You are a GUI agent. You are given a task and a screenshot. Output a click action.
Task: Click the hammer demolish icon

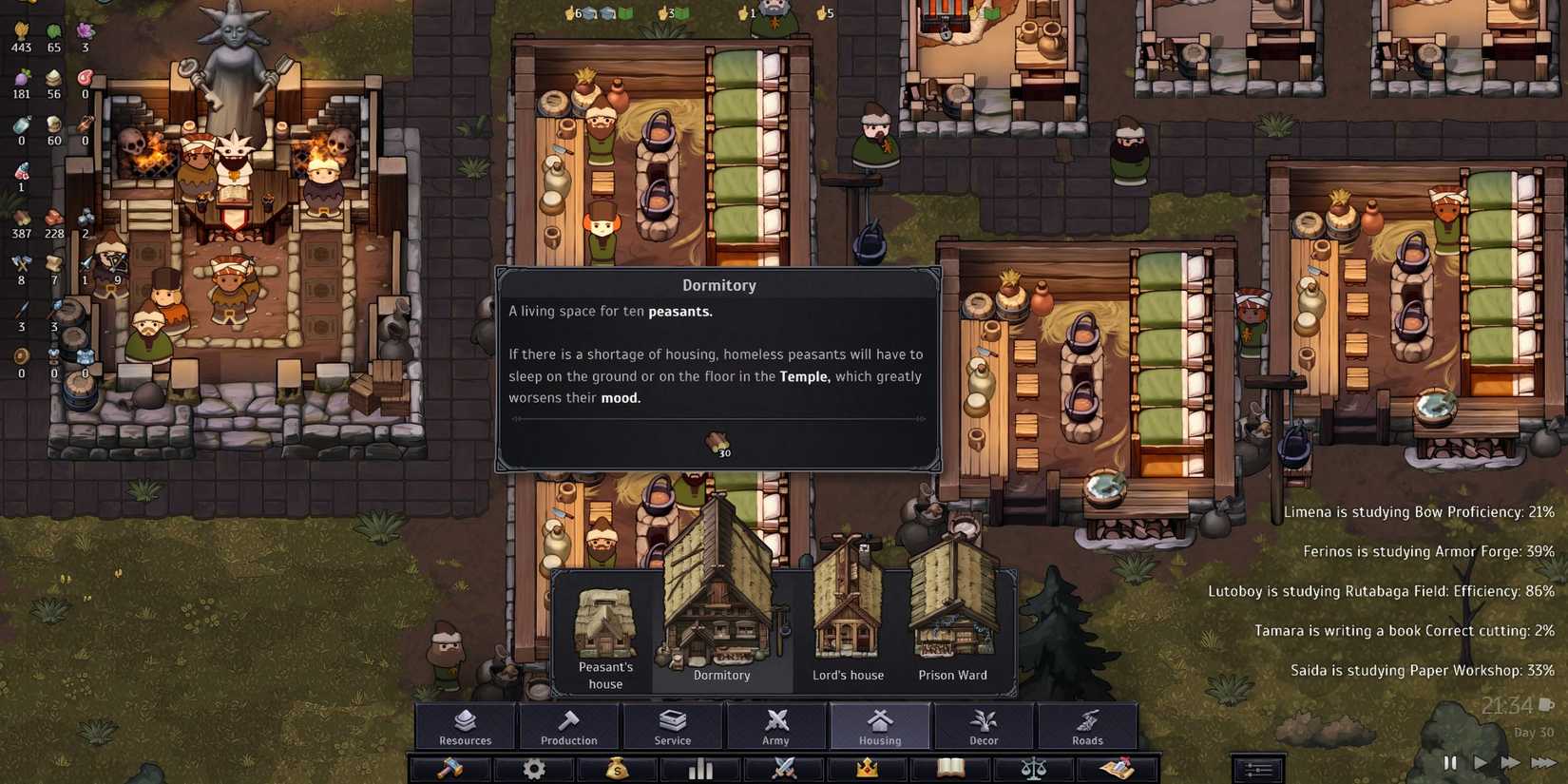pos(451,770)
